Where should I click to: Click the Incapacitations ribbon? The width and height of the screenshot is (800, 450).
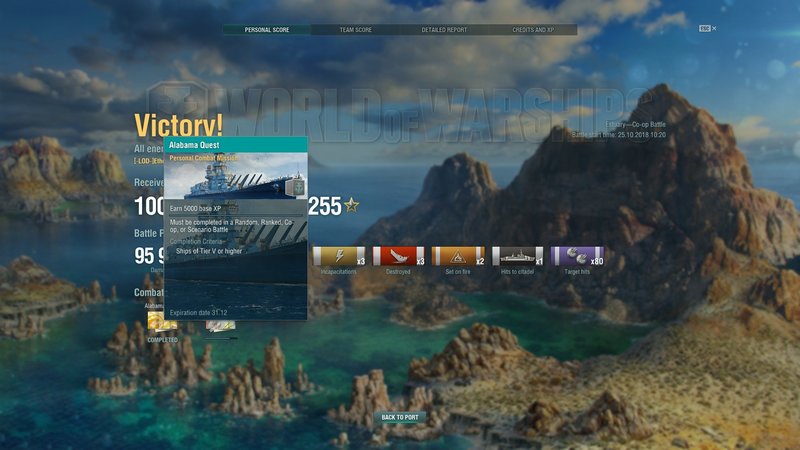(x=340, y=256)
